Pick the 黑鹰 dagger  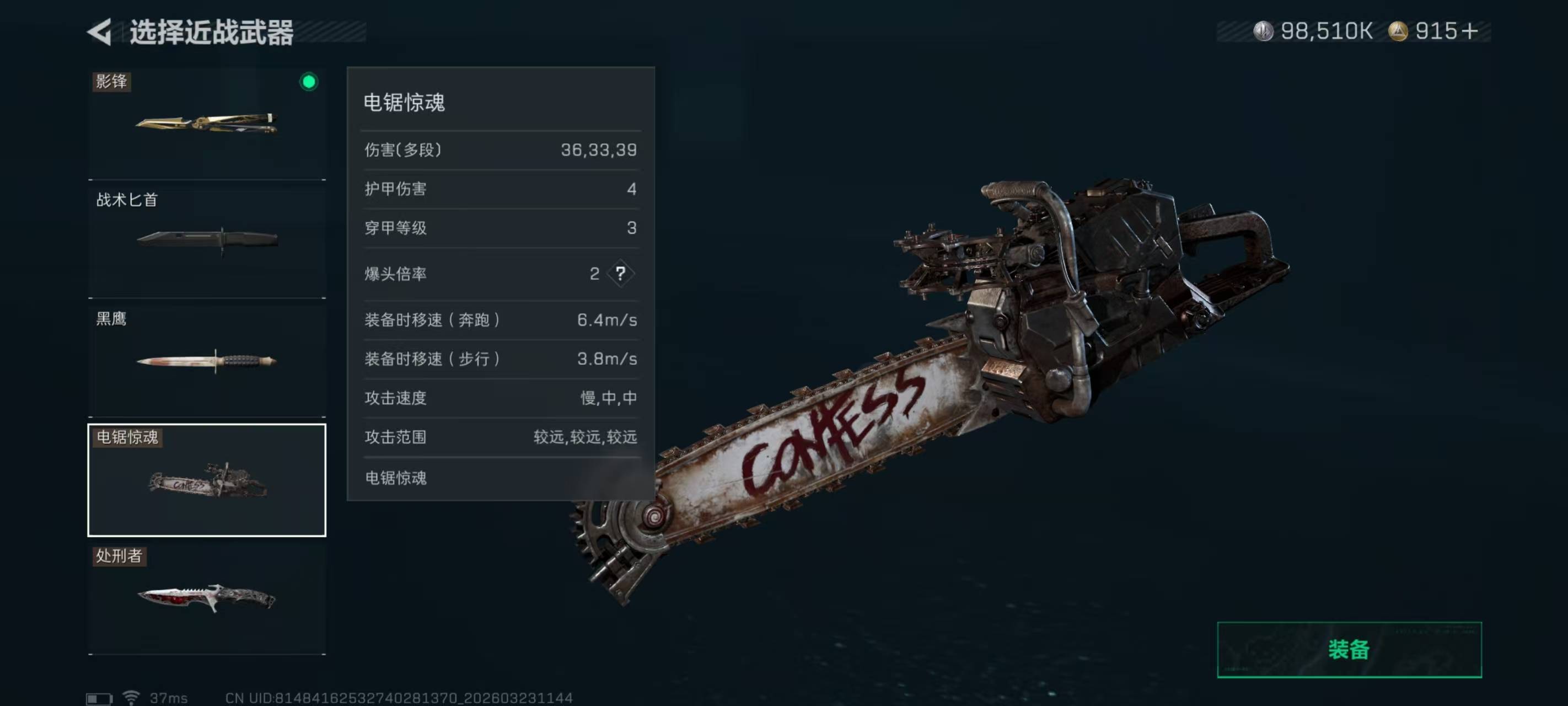point(207,361)
